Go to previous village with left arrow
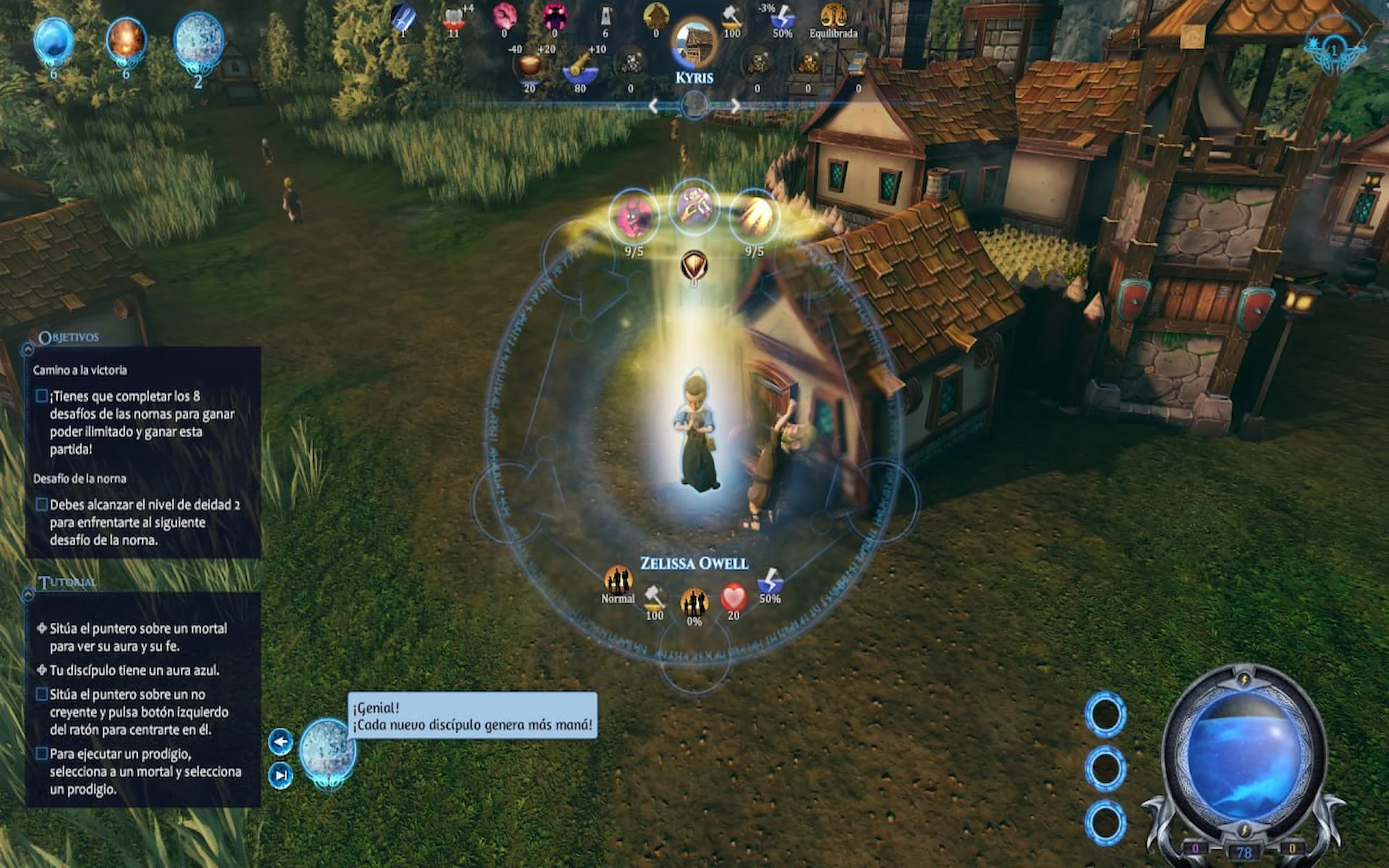 654,106
